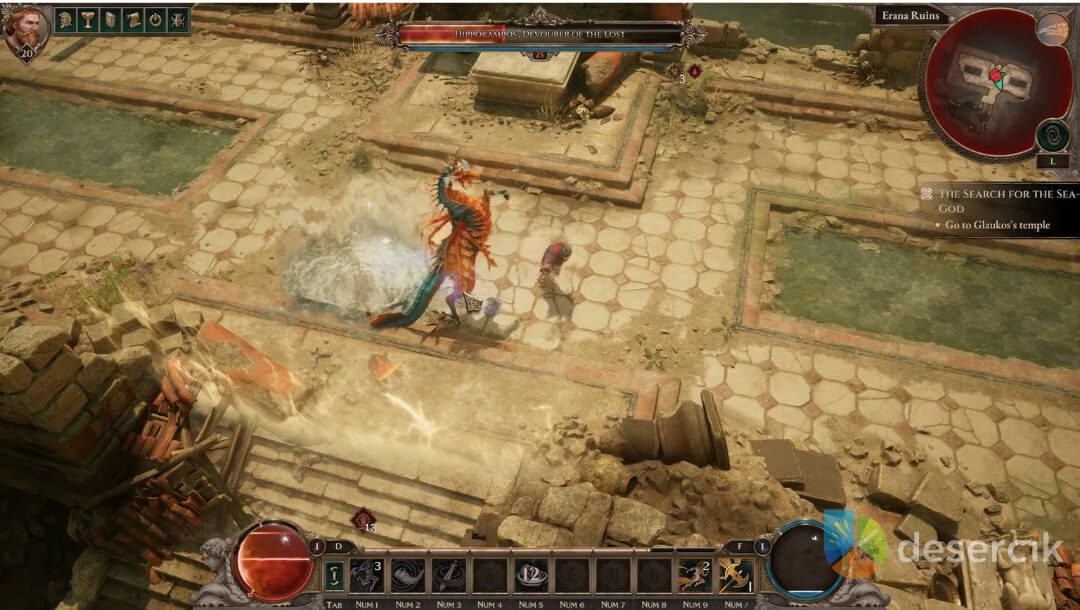Viewport: 1080px width, 610px height.
Task: Click the red health orb
Action: 272,561
